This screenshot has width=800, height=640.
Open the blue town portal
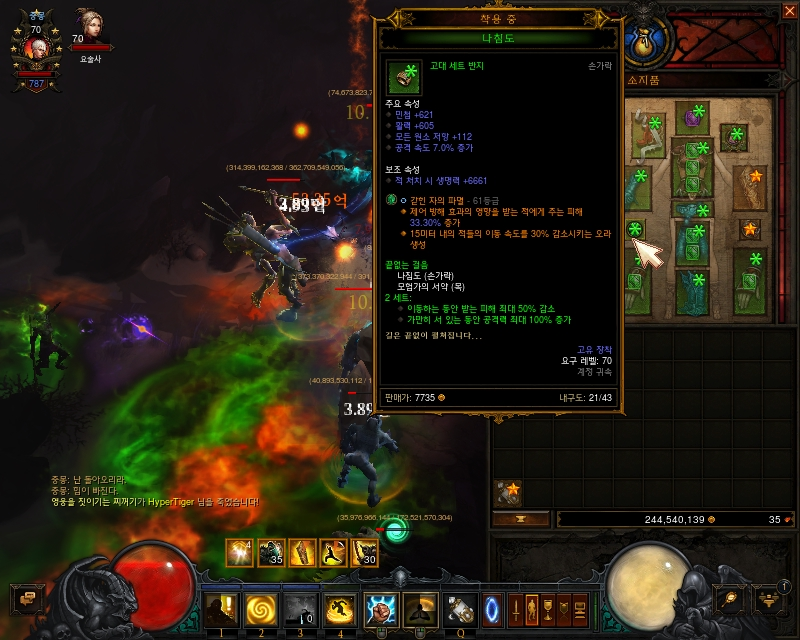[492, 606]
